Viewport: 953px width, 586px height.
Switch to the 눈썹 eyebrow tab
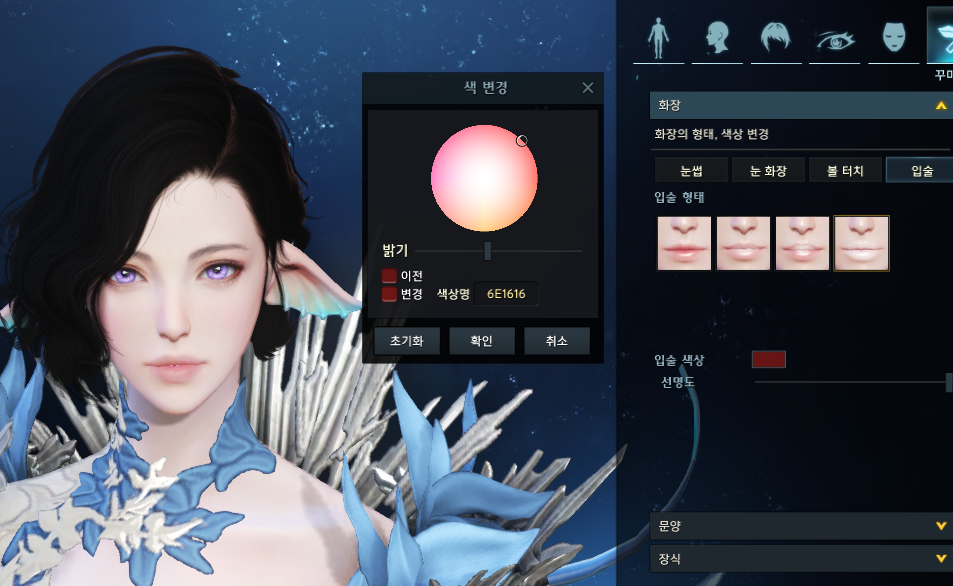pyautogui.click(x=690, y=171)
